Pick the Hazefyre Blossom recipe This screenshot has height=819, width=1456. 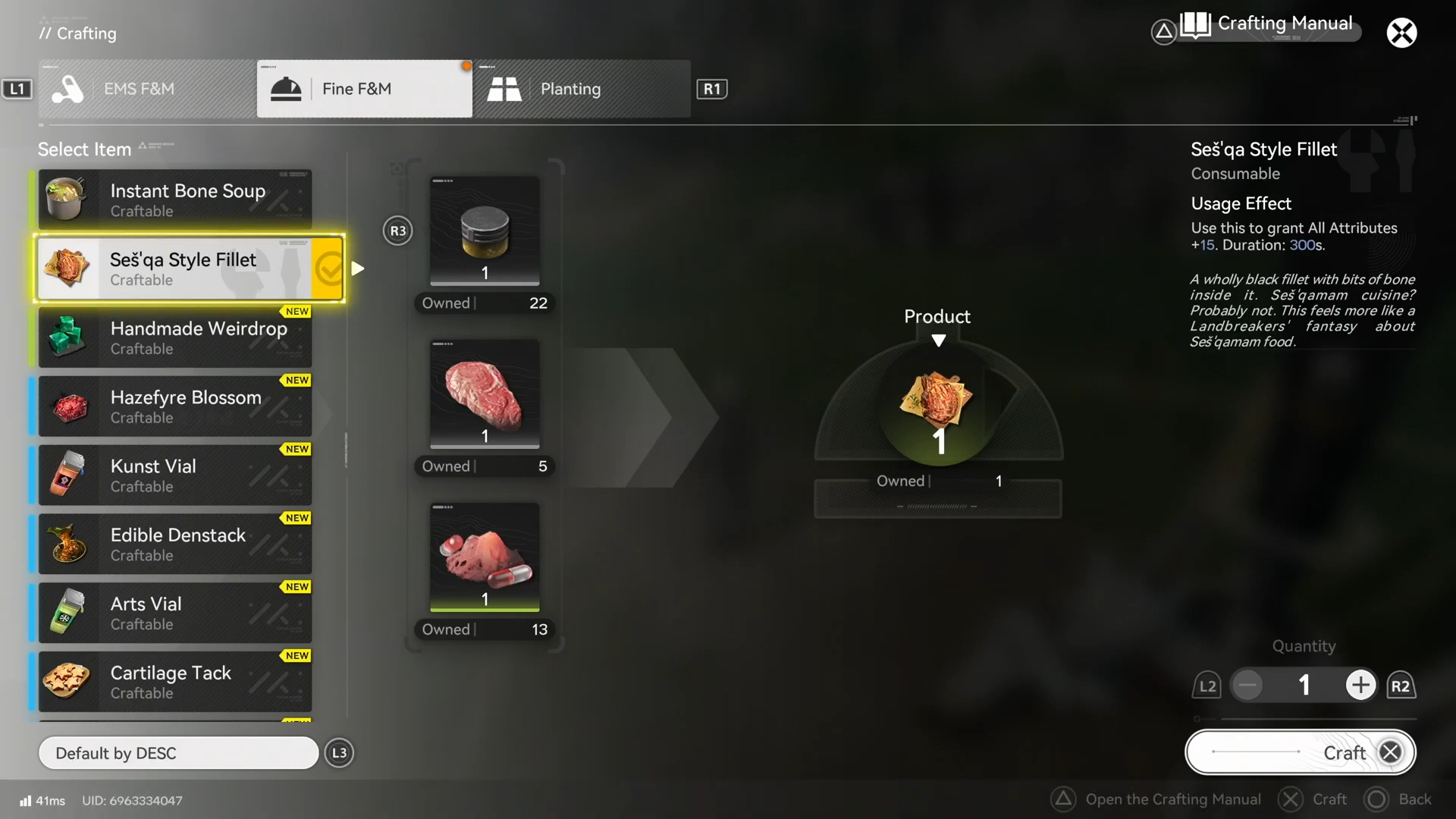175,406
